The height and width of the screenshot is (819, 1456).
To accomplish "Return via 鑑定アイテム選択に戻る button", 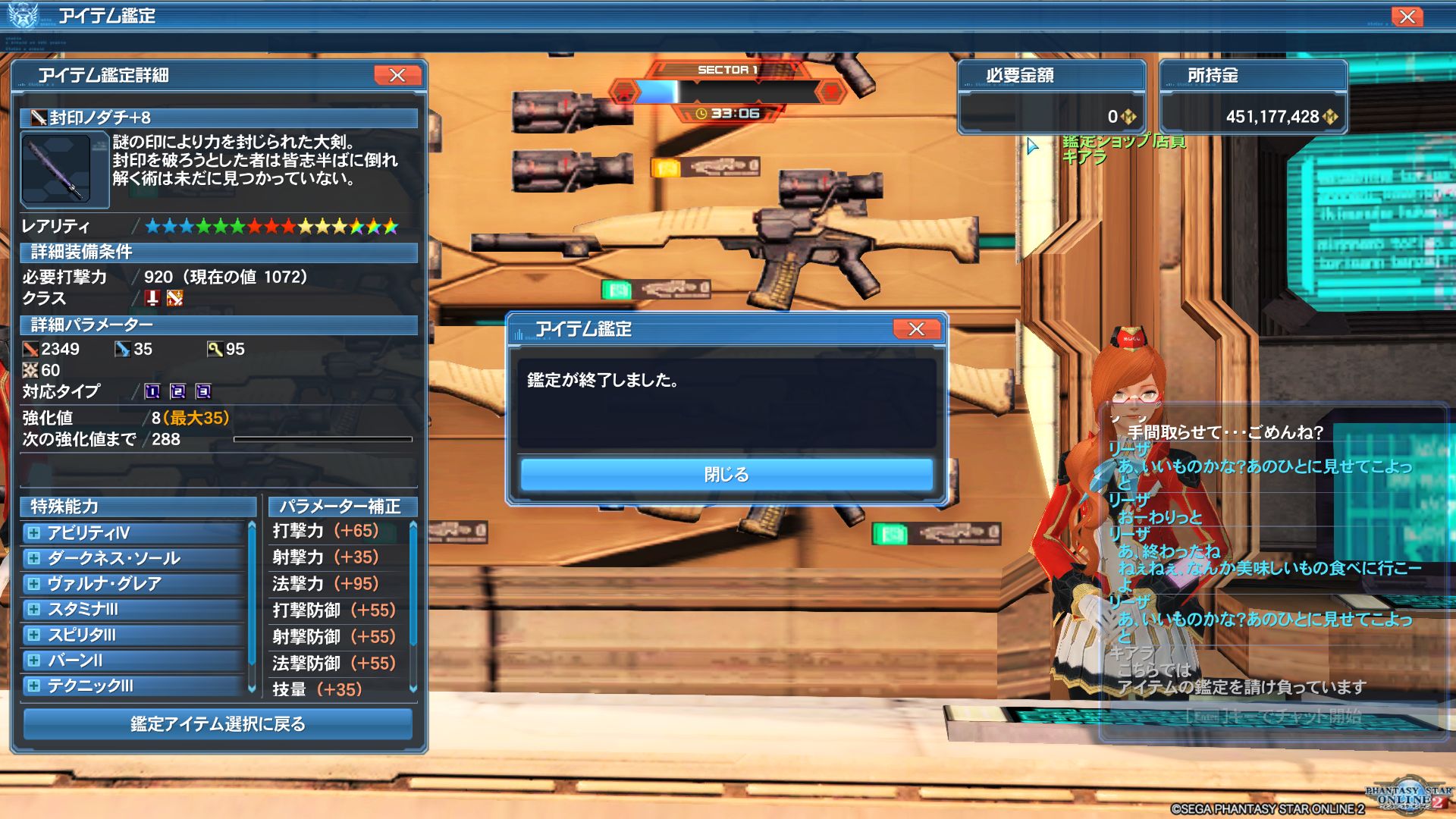I will (x=218, y=724).
